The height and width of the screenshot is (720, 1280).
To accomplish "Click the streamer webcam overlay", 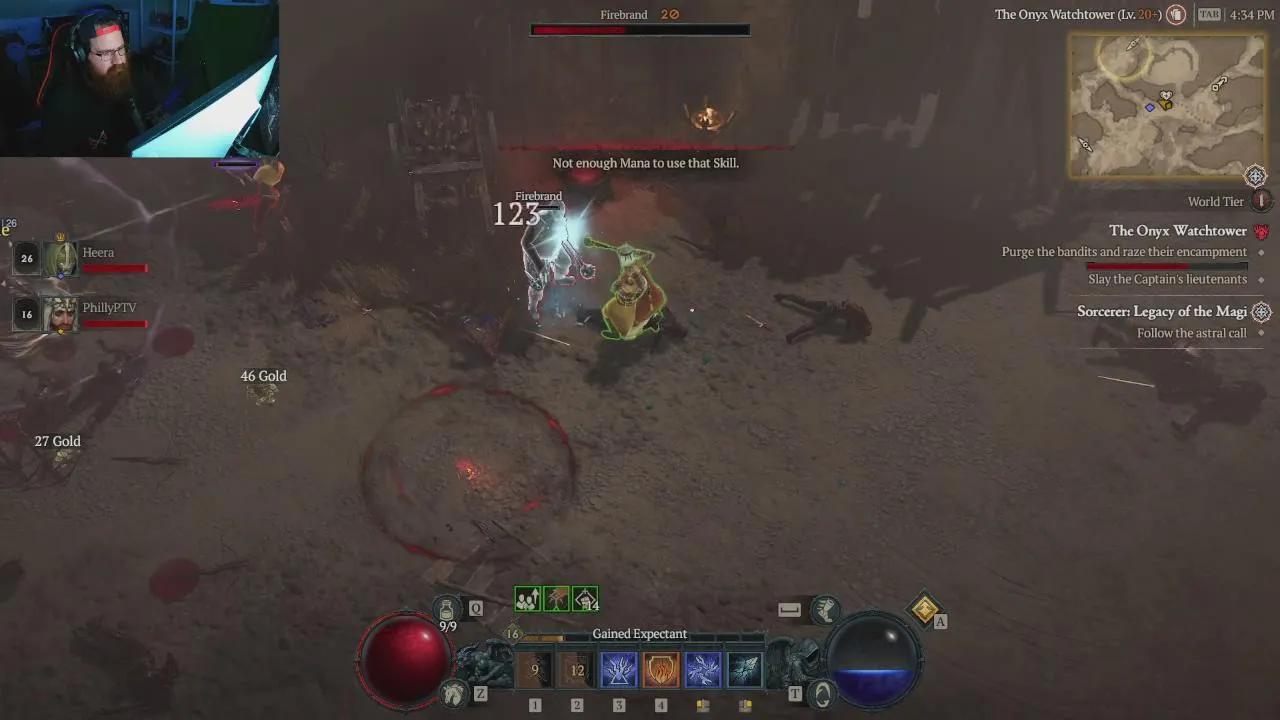I will click(139, 78).
